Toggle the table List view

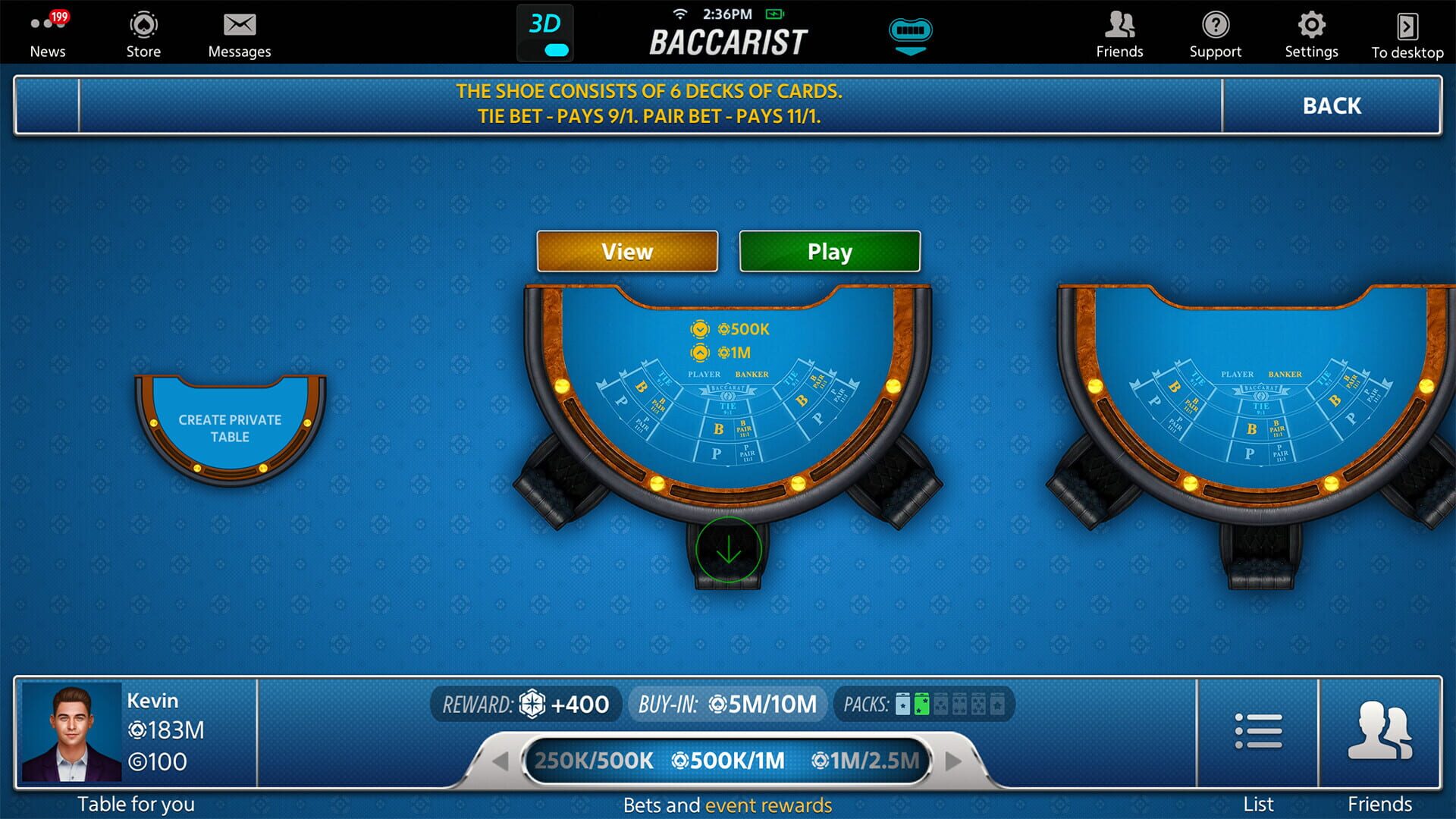click(x=1257, y=730)
